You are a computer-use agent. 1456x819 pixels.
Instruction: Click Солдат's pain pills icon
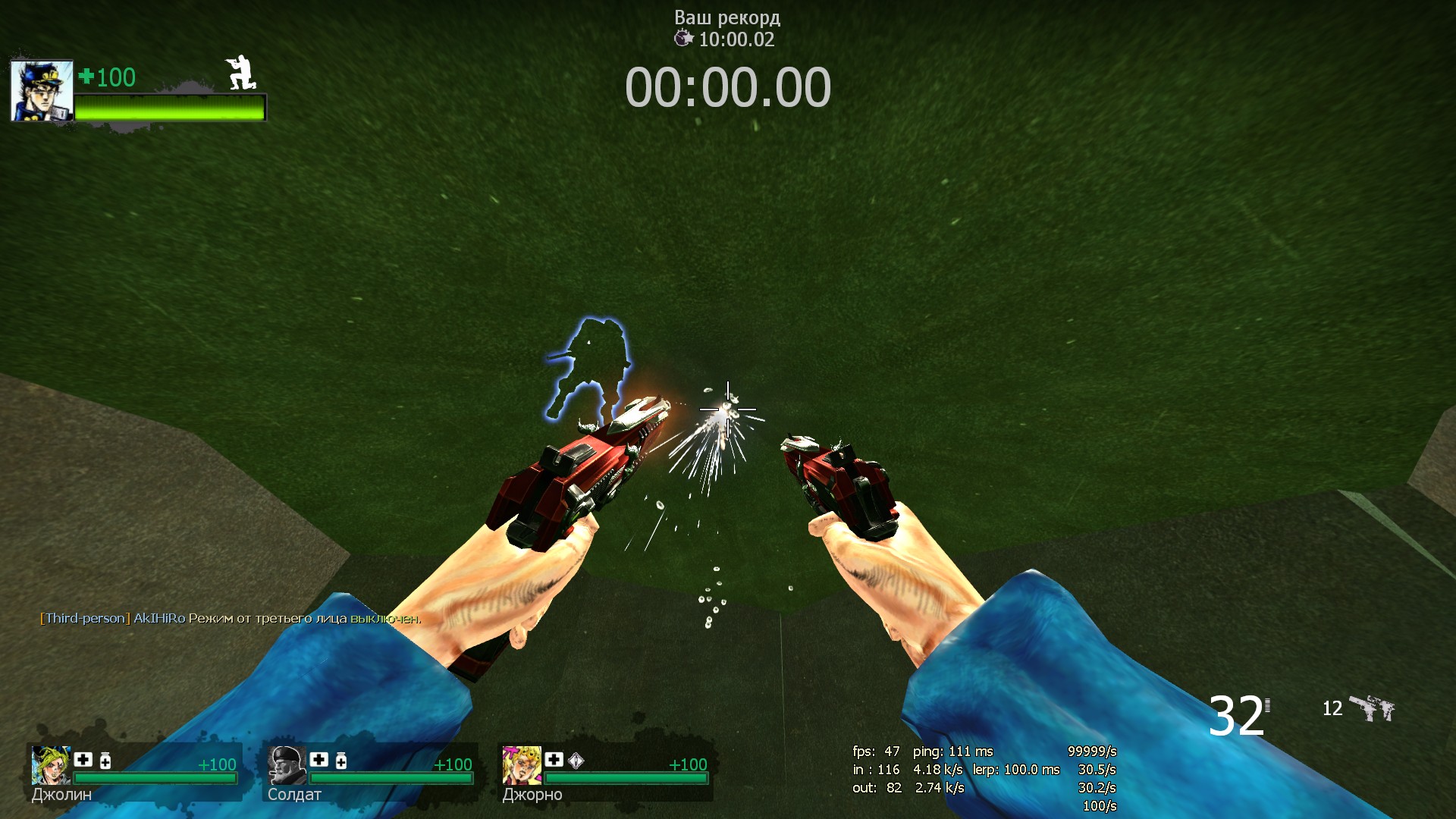pos(341,761)
